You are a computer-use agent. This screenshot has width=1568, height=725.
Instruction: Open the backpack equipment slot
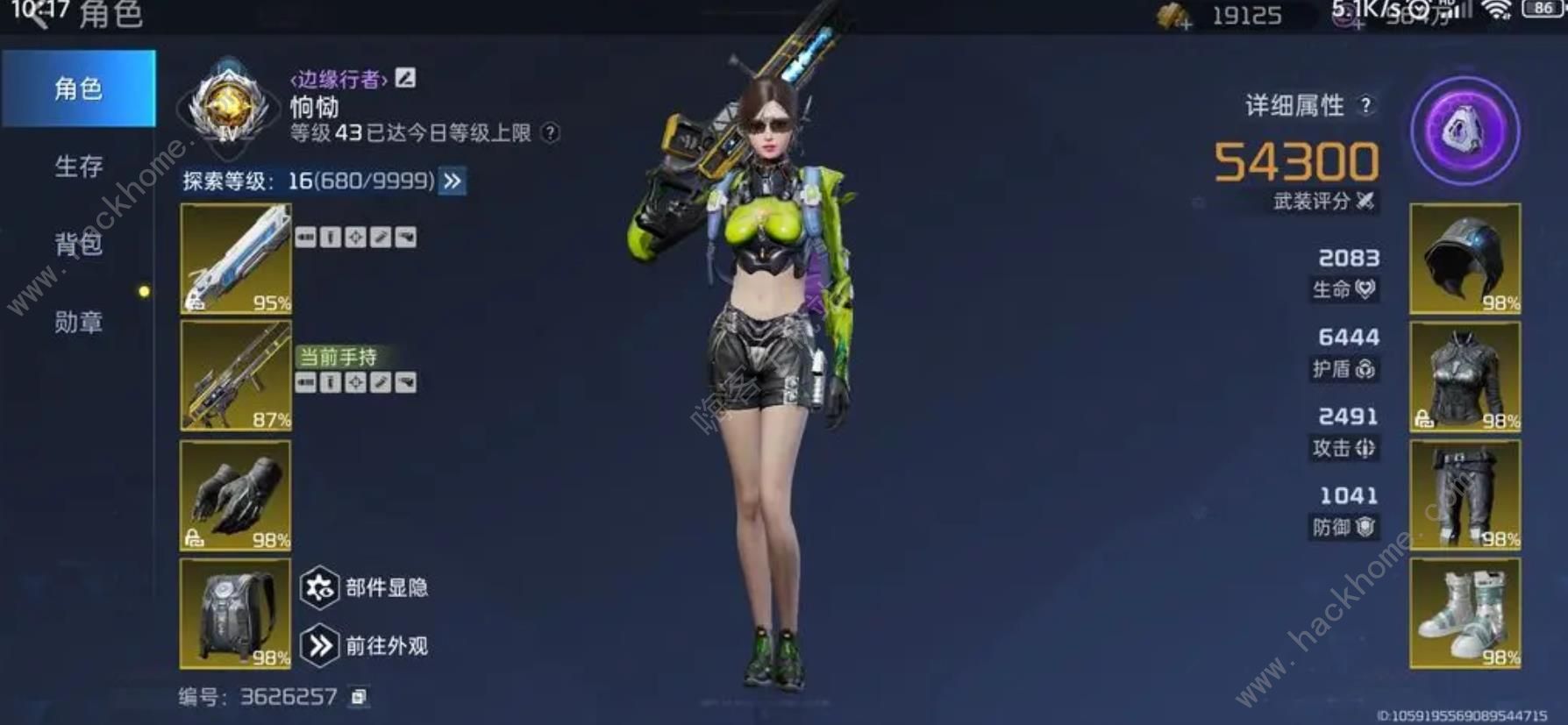[x=235, y=613]
